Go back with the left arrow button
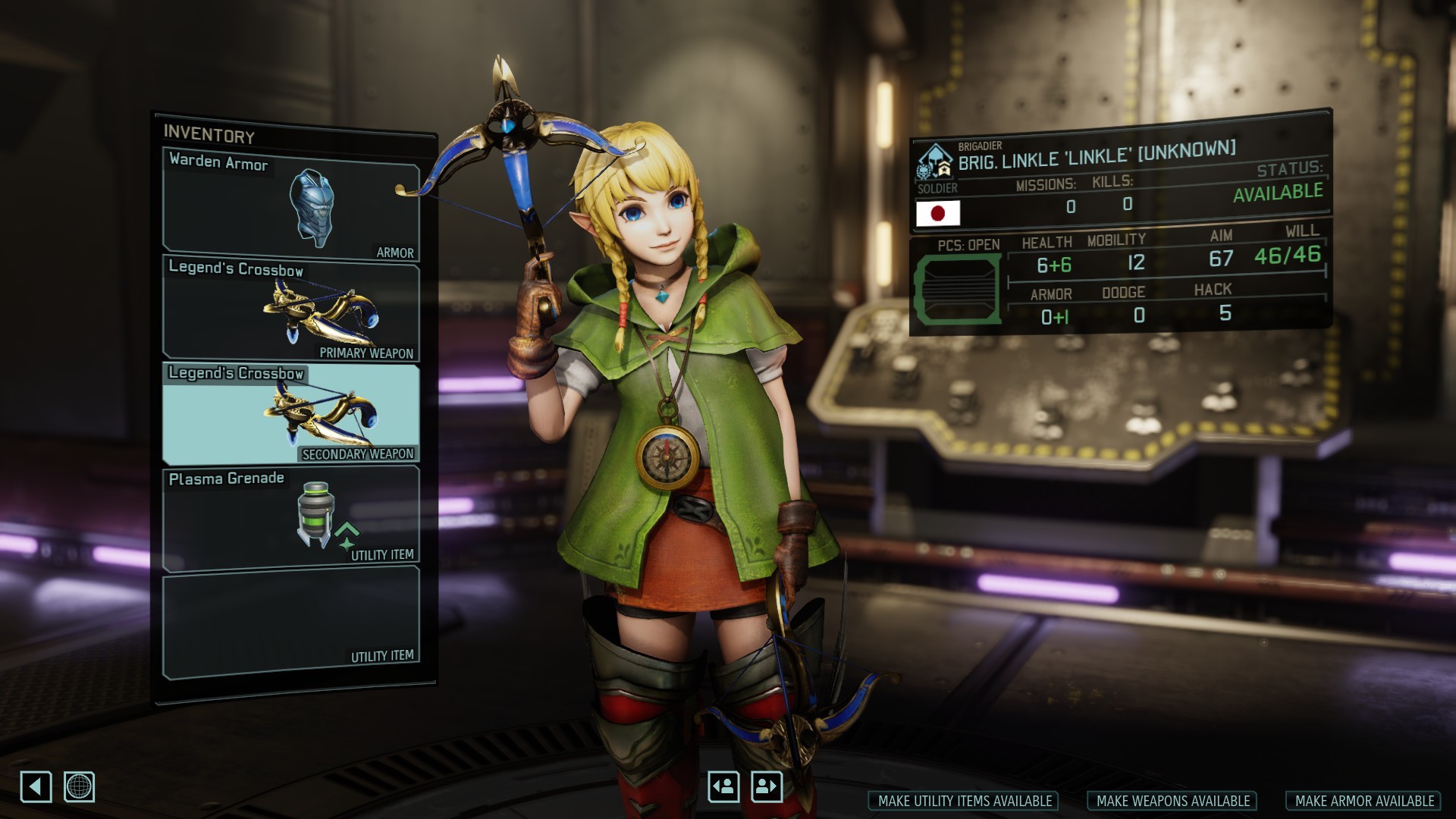The height and width of the screenshot is (819, 1456). click(x=36, y=786)
